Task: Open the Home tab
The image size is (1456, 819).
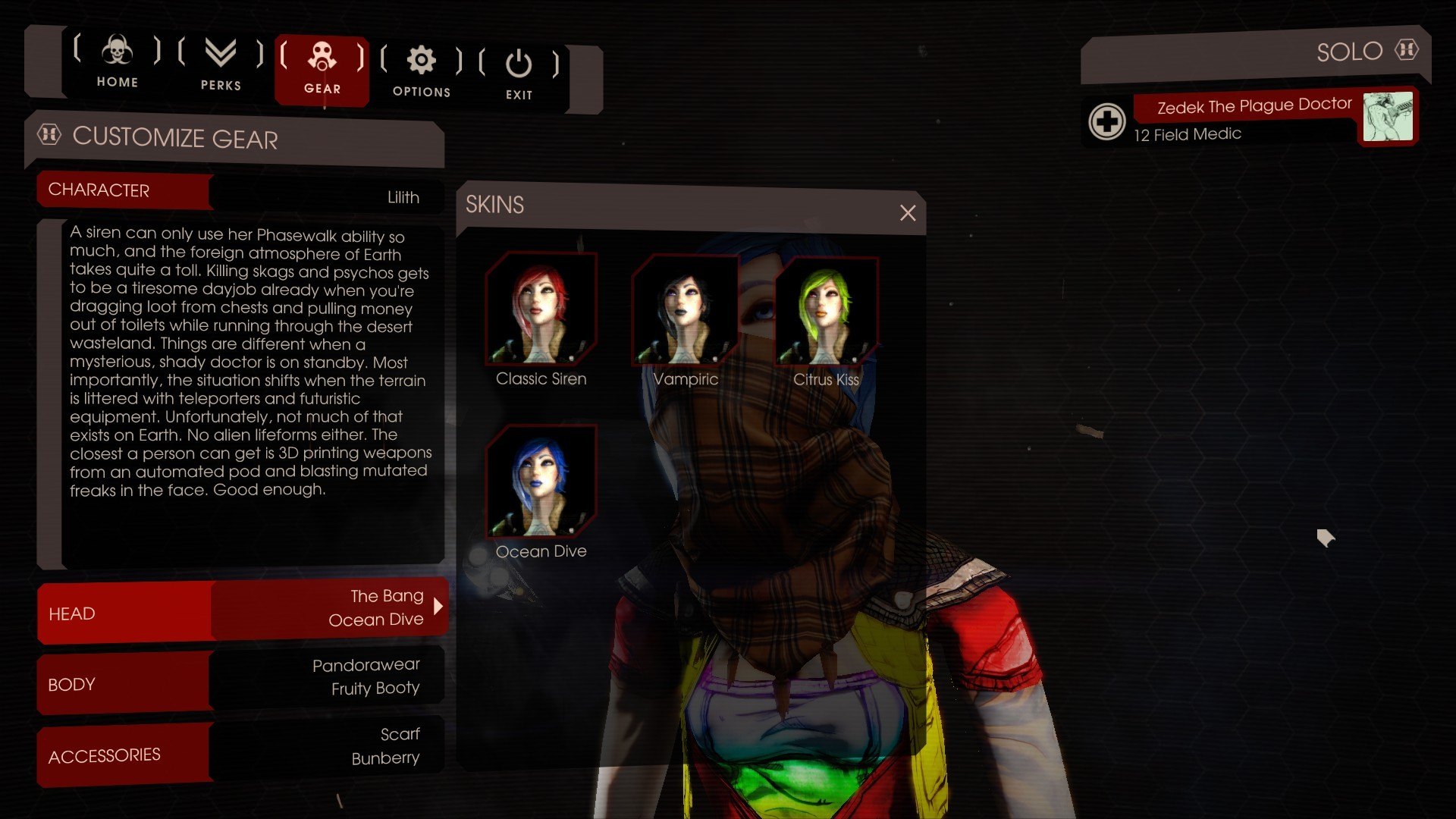Action: coord(117,62)
